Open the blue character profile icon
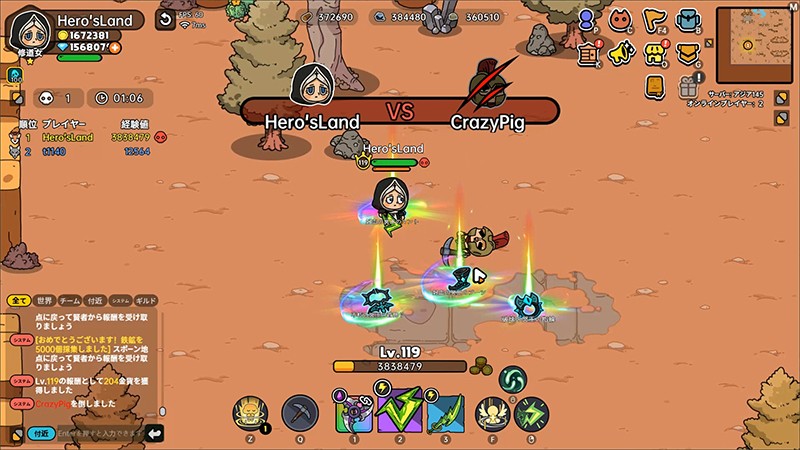The width and height of the screenshot is (800, 450). [589, 20]
